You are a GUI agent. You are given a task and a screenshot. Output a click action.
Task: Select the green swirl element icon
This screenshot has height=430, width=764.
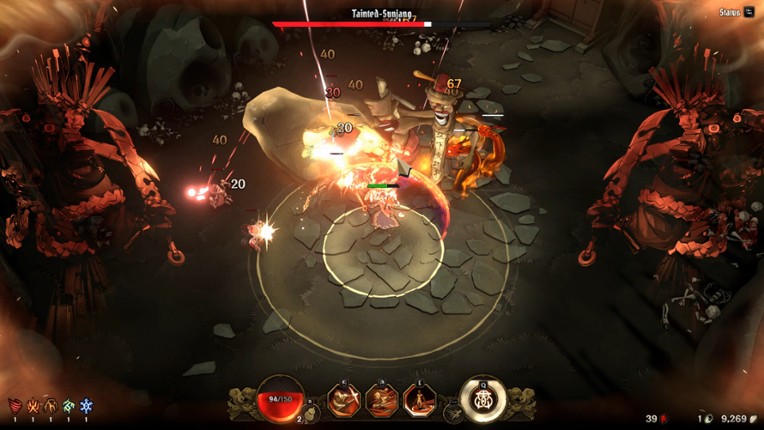(69, 406)
